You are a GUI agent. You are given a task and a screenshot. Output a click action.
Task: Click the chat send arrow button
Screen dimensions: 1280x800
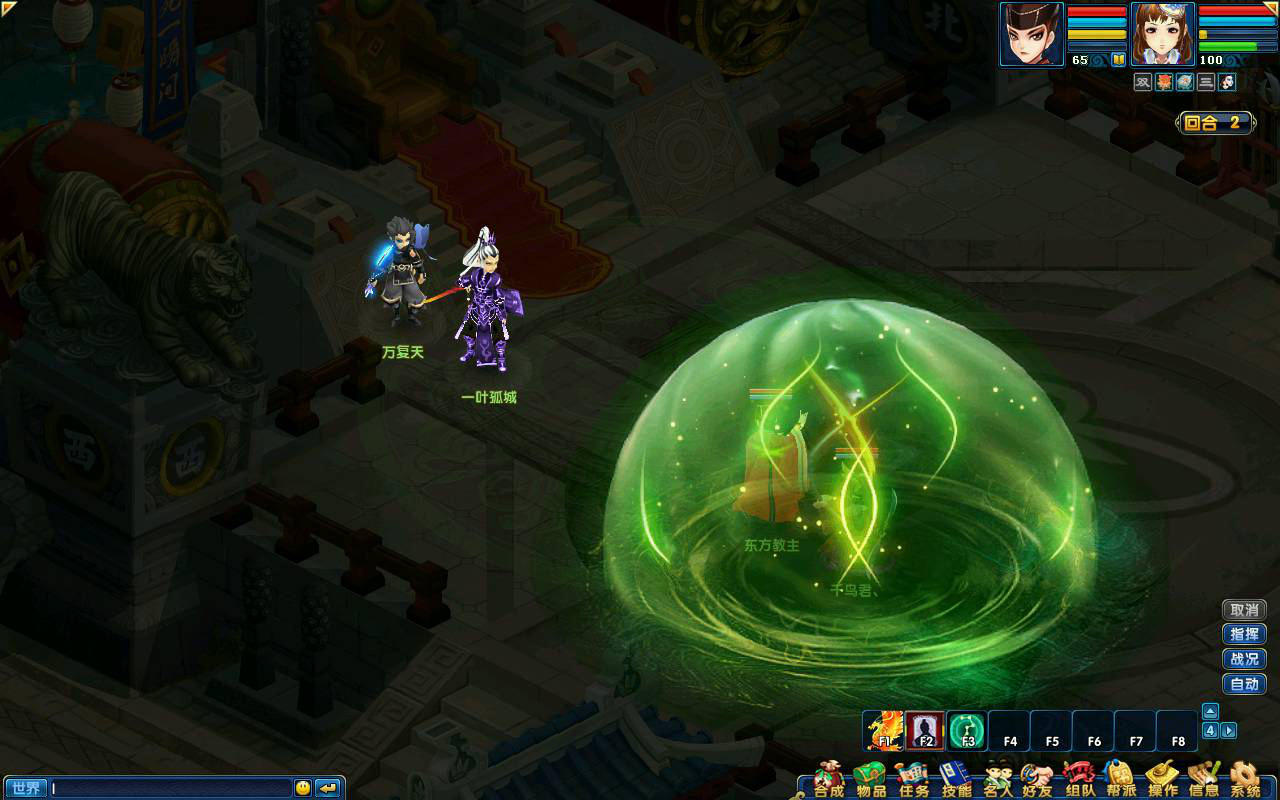(x=328, y=788)
